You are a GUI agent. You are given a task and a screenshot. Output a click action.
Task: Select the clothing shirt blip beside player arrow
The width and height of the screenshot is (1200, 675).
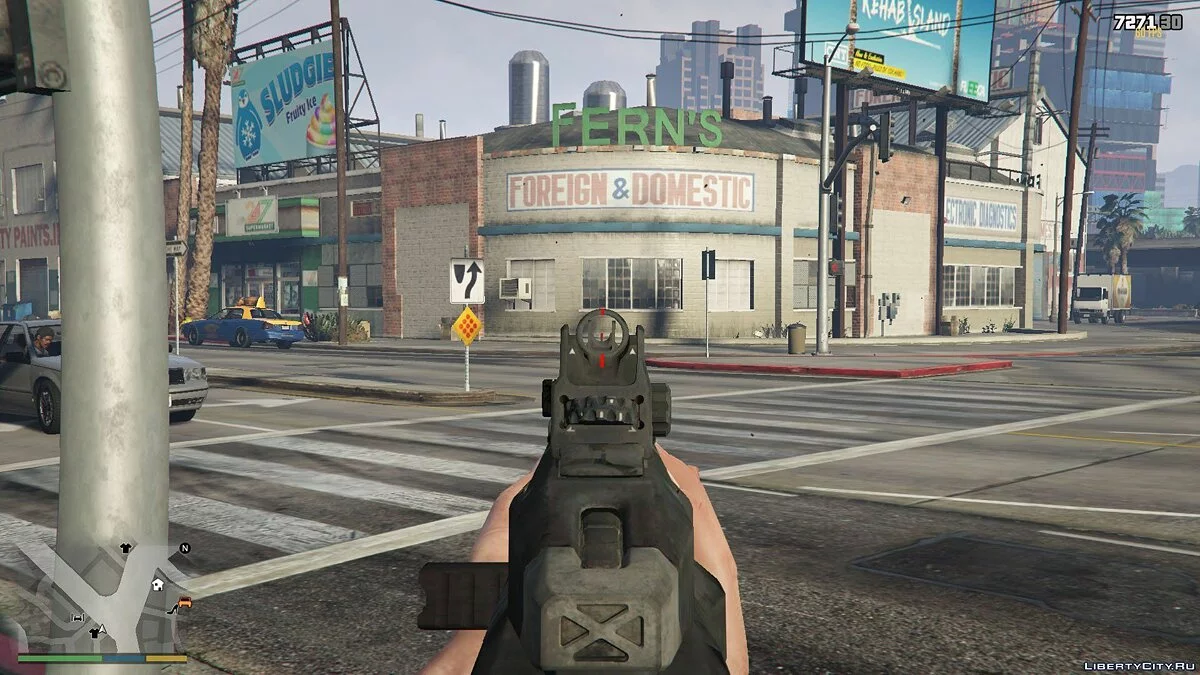pos(93,632)
